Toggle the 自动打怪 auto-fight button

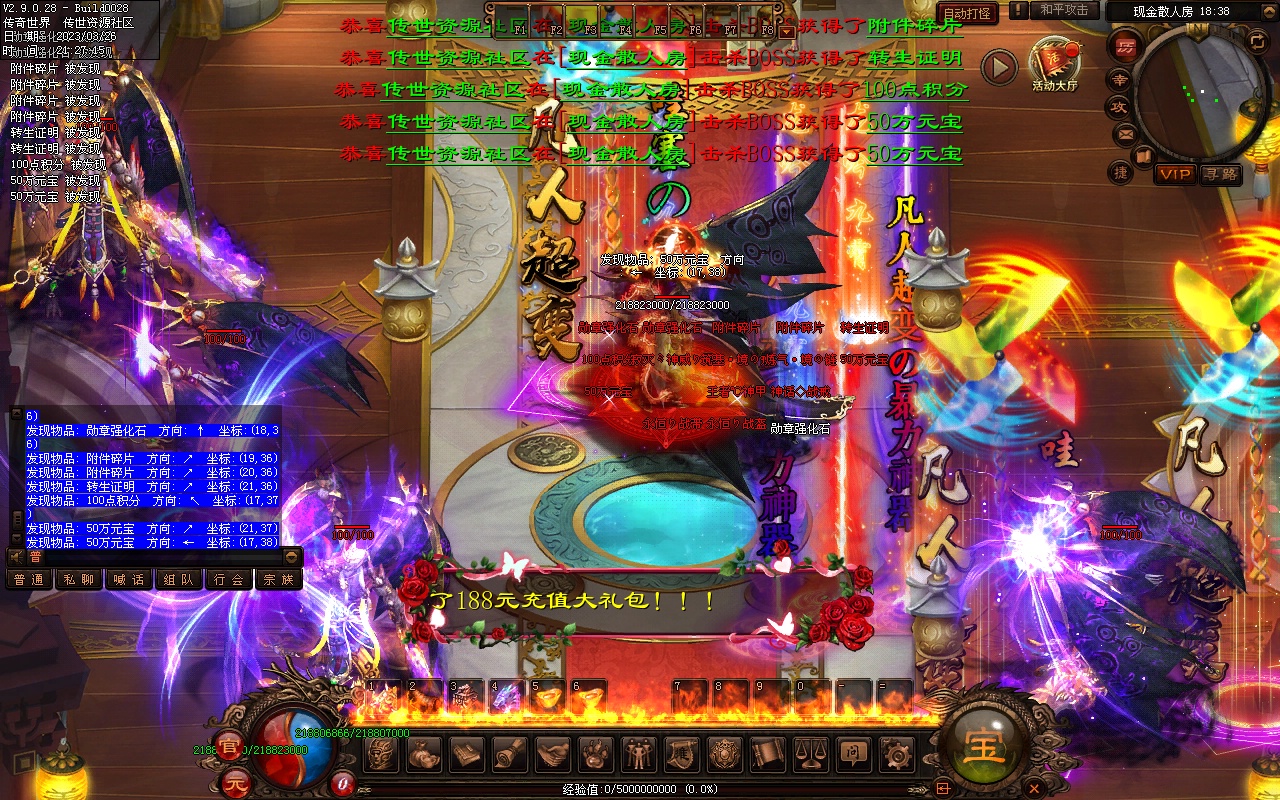pos(969,13)
